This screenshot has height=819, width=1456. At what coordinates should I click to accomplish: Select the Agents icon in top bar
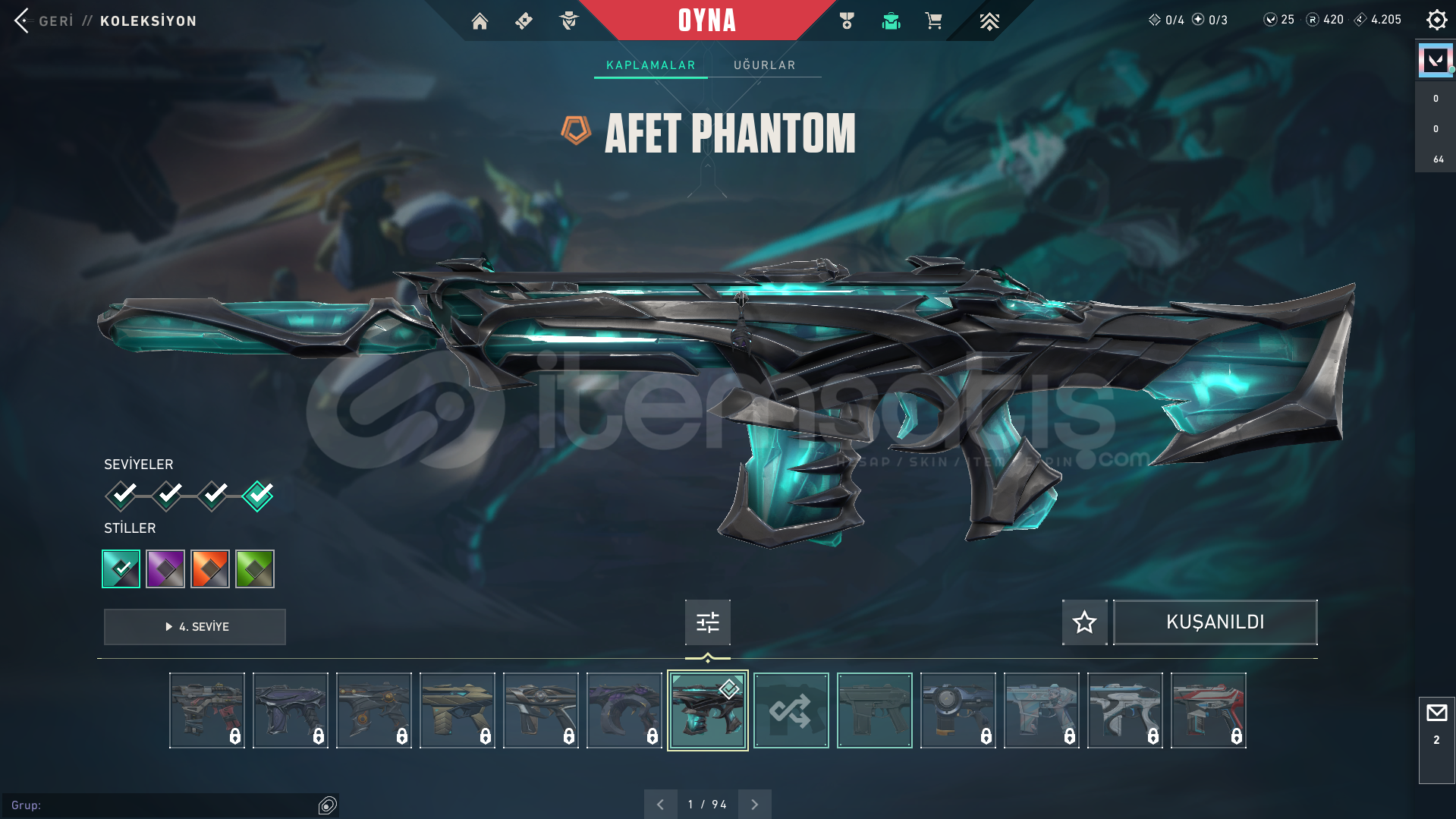point(568,20)
